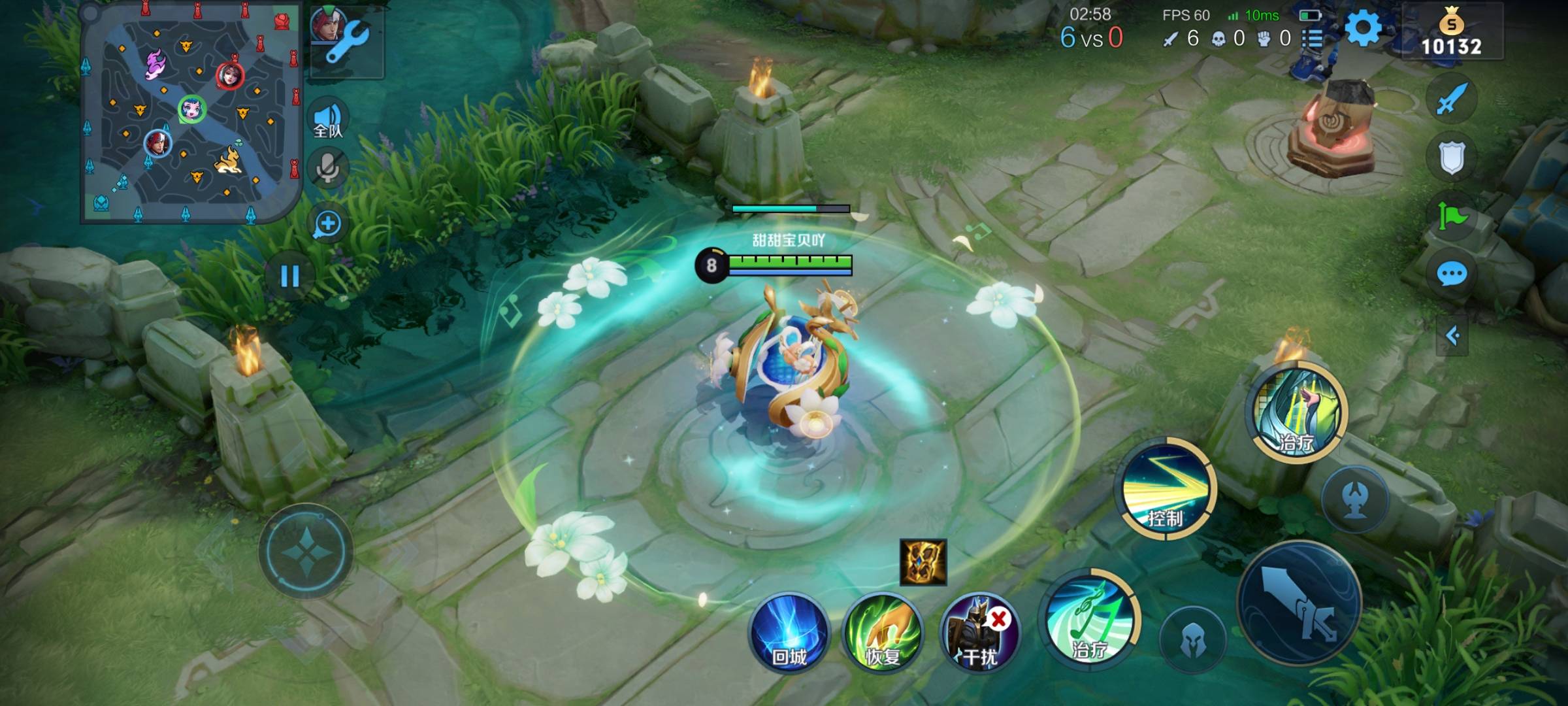Toggle the 全队 team voice speaker
Viewport: 1568px width, 706px height.
pyautogui.click(x=328, y=119)
